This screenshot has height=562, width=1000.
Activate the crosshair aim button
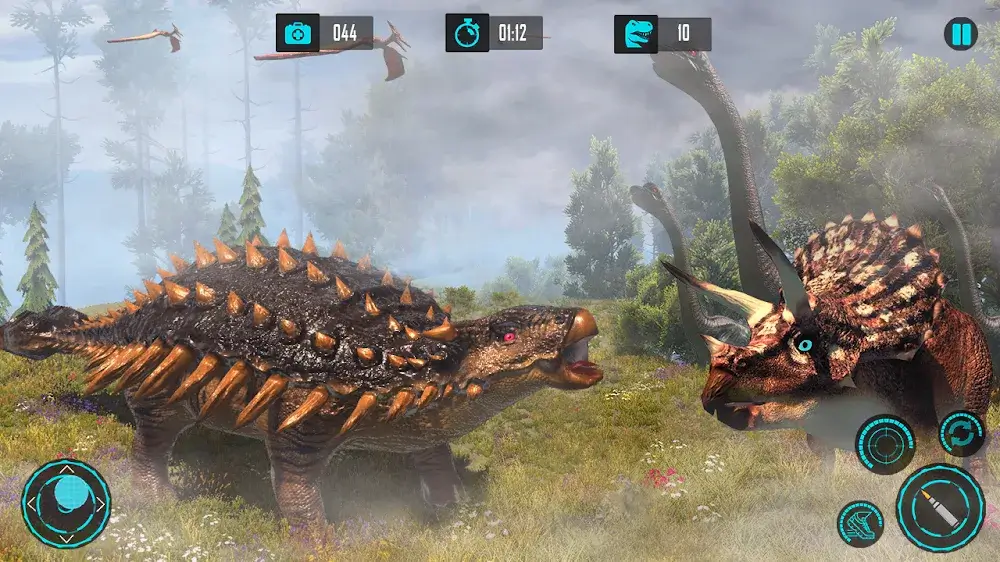click(885, 444)
